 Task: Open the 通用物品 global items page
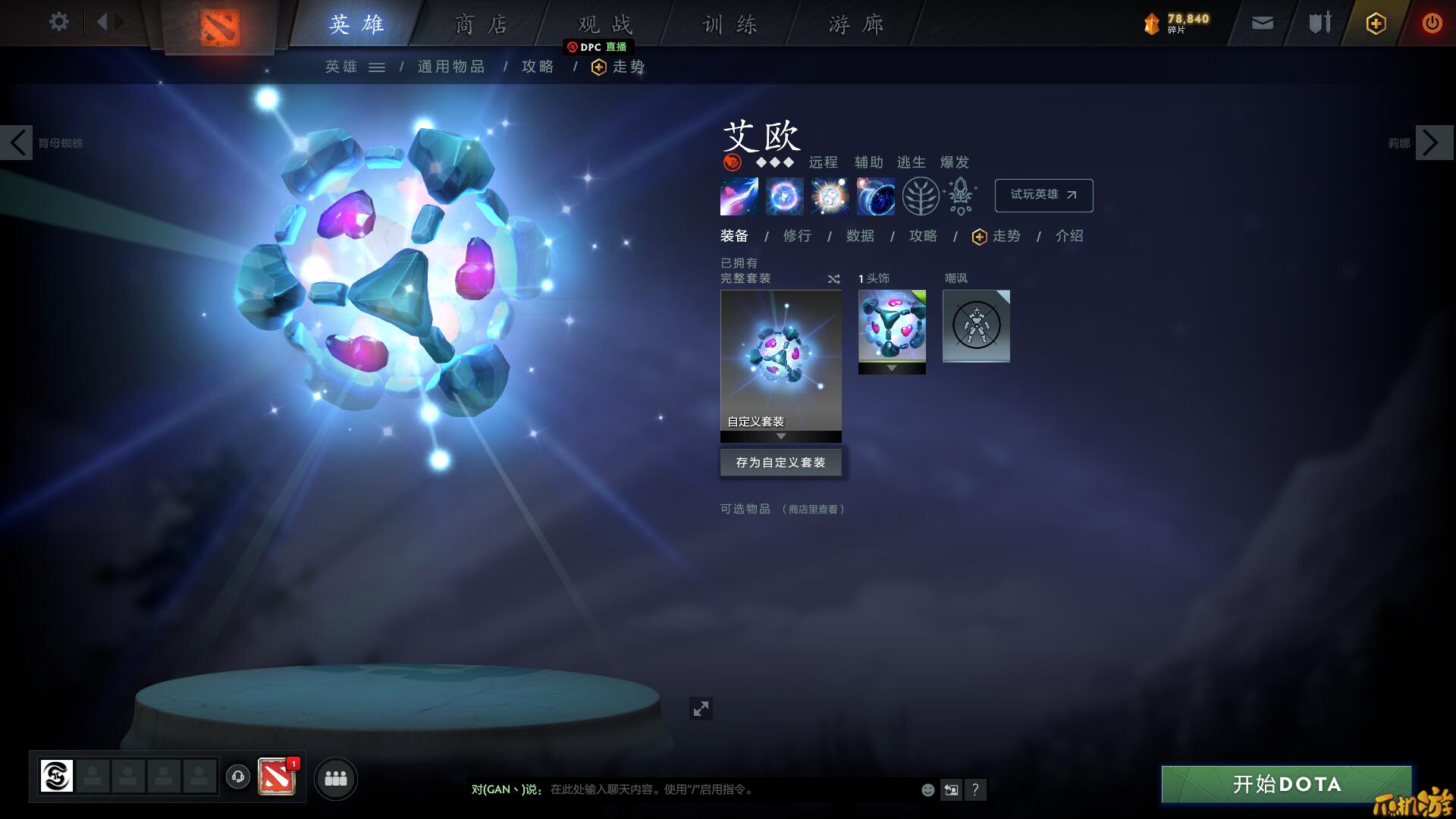point(451,67)
